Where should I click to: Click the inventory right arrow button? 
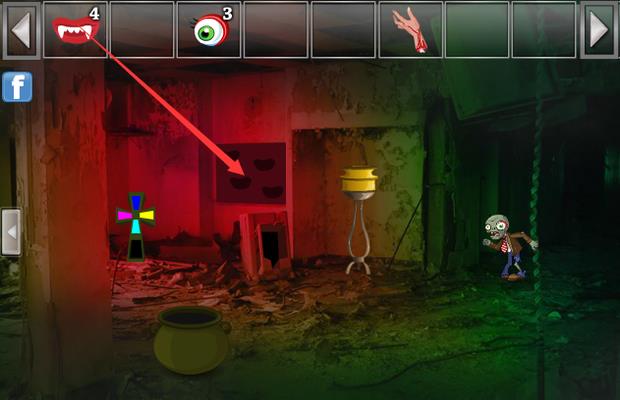tap(598, 30)
